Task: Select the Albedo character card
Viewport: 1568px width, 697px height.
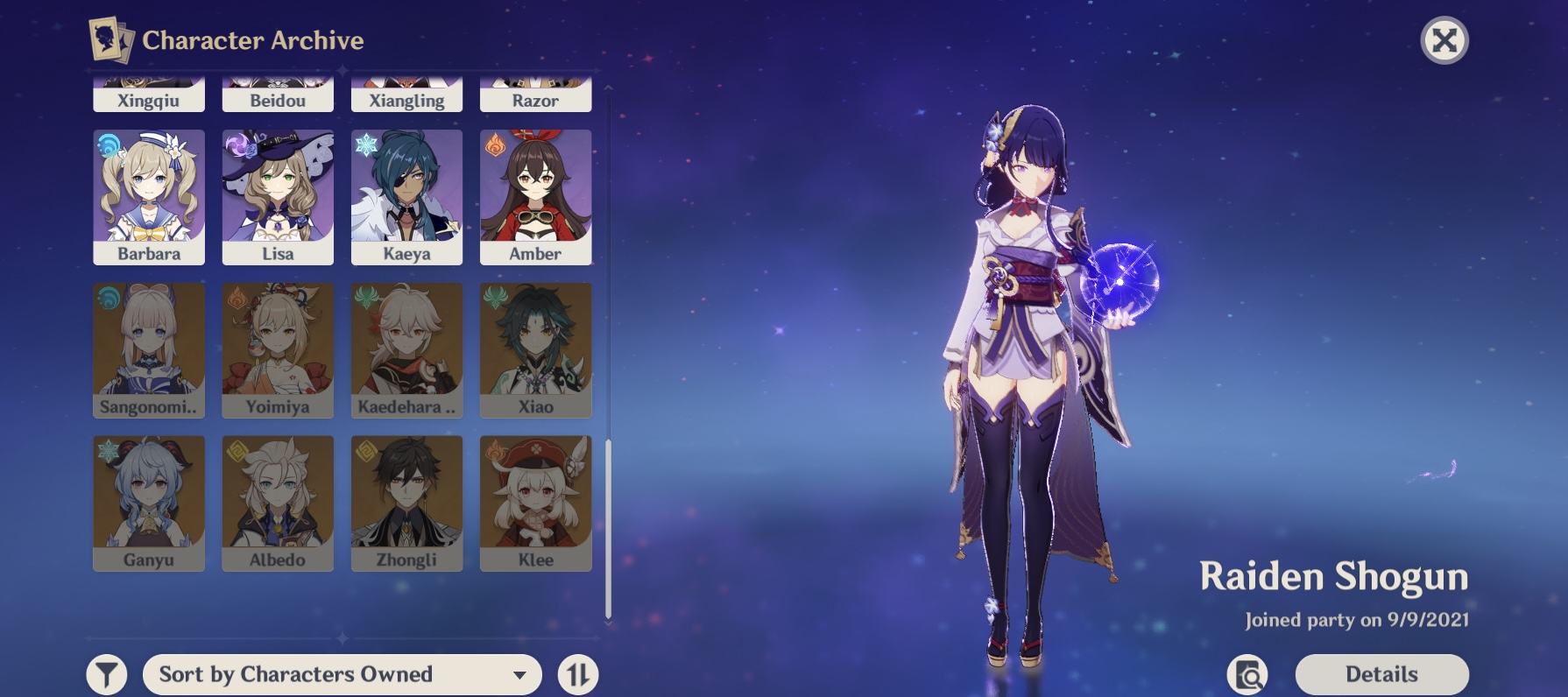Action: pos(277,503)
